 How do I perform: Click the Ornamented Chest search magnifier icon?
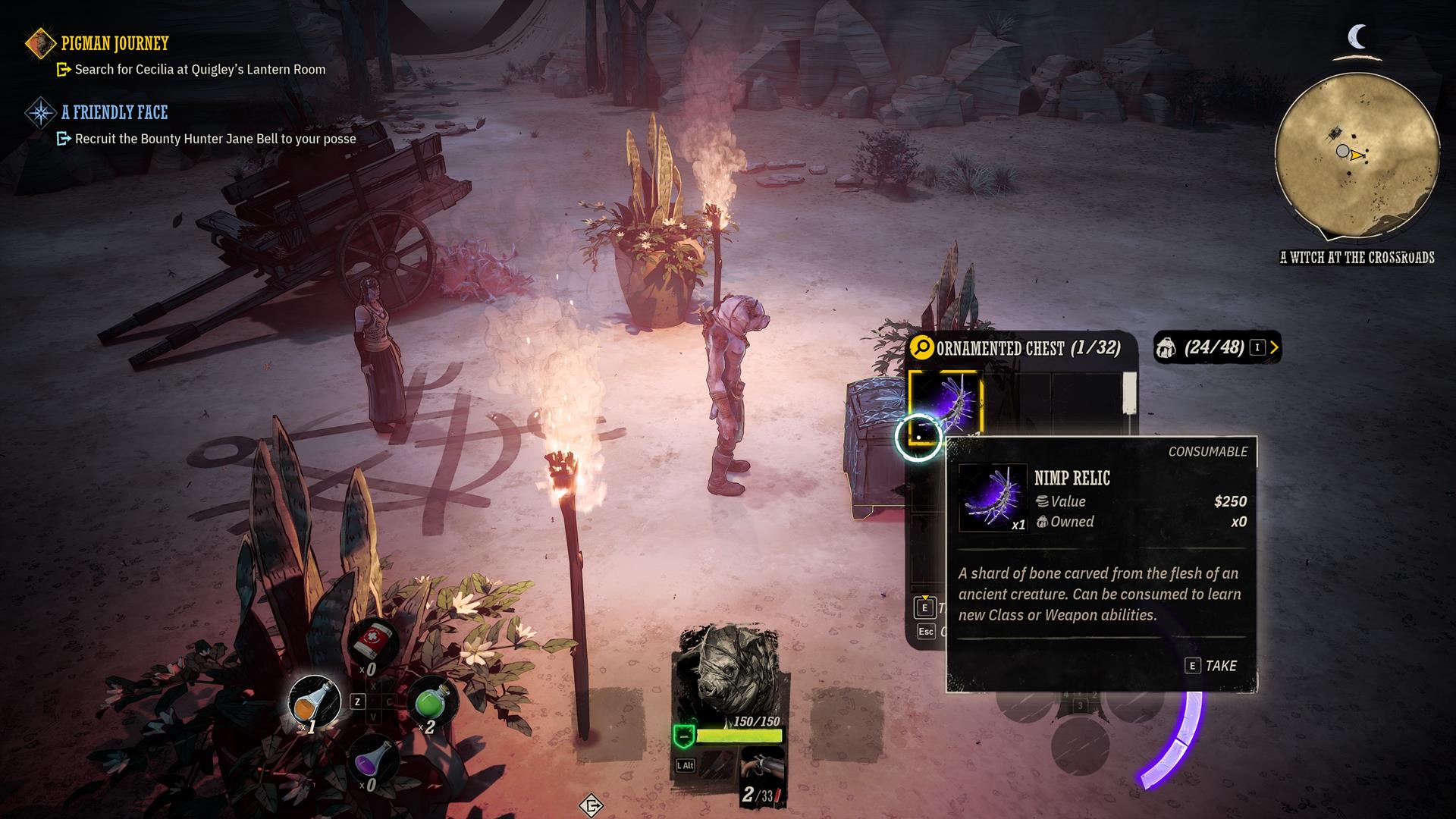(921, 348)
